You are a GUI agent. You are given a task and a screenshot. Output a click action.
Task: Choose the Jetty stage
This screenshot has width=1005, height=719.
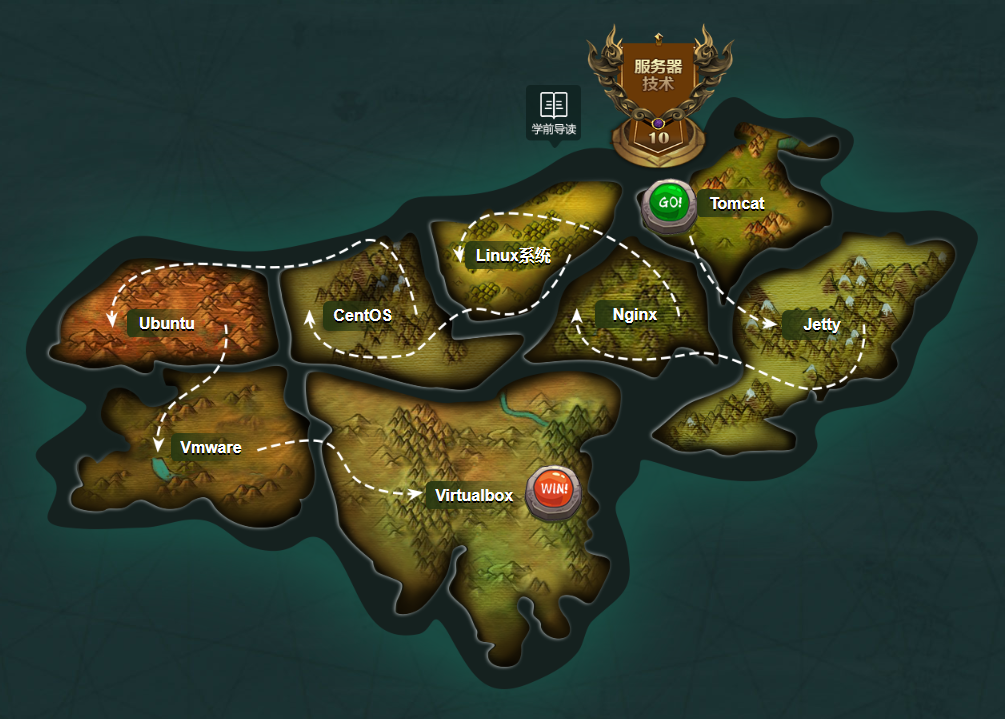pyautogui.click(x=821, y=325)
